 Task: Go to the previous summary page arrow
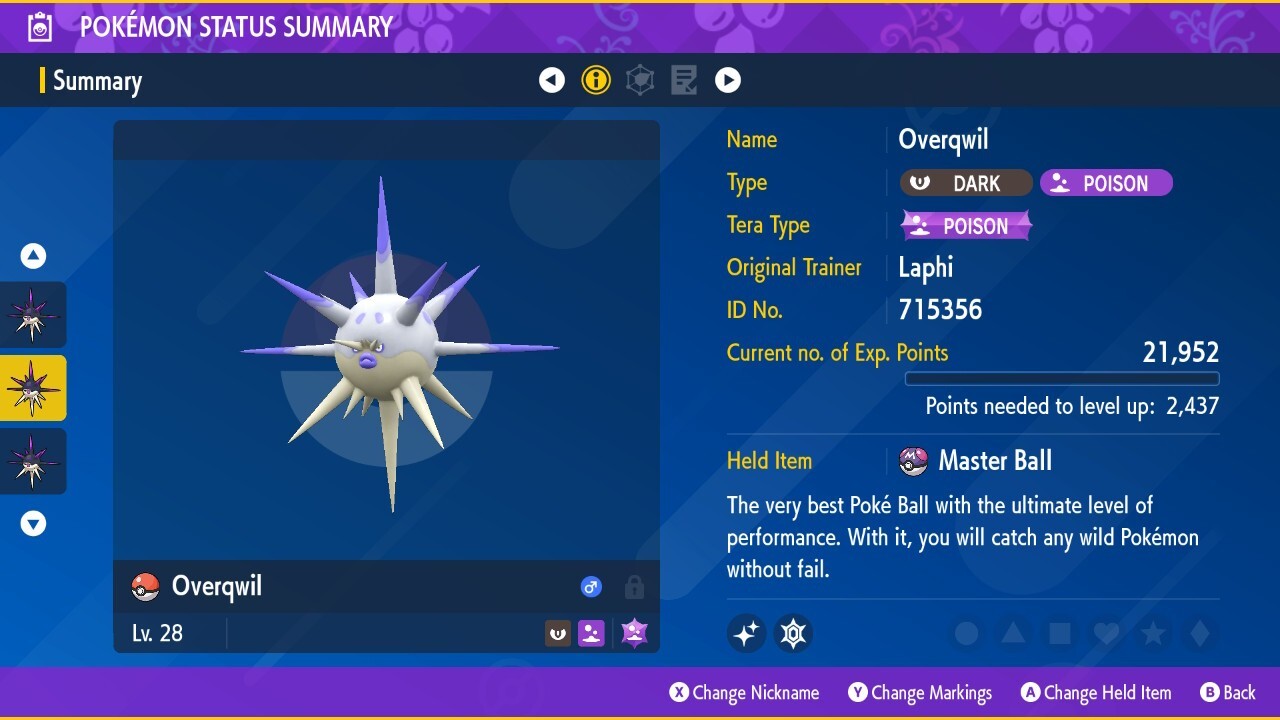[x=552, y=80]
